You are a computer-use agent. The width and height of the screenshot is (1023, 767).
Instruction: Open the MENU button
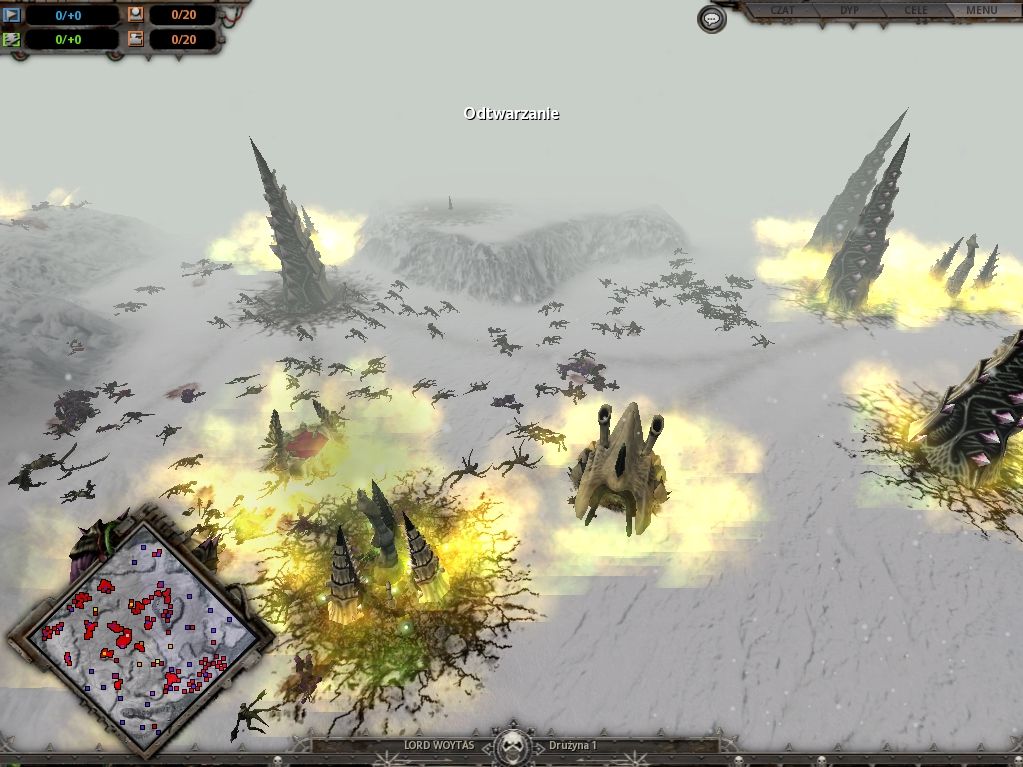[982, 11]
